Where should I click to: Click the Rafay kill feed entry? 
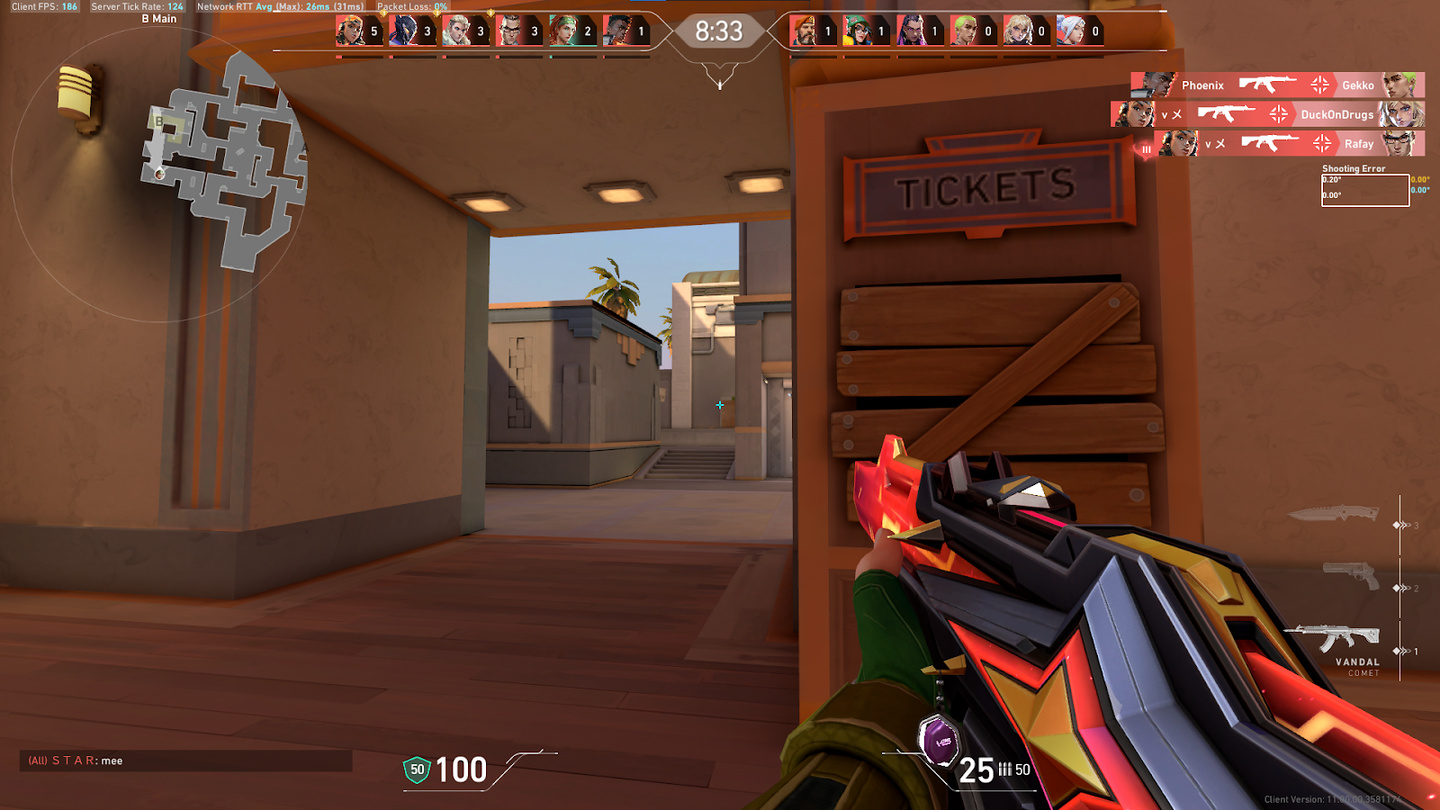[x=1288, y=143]
